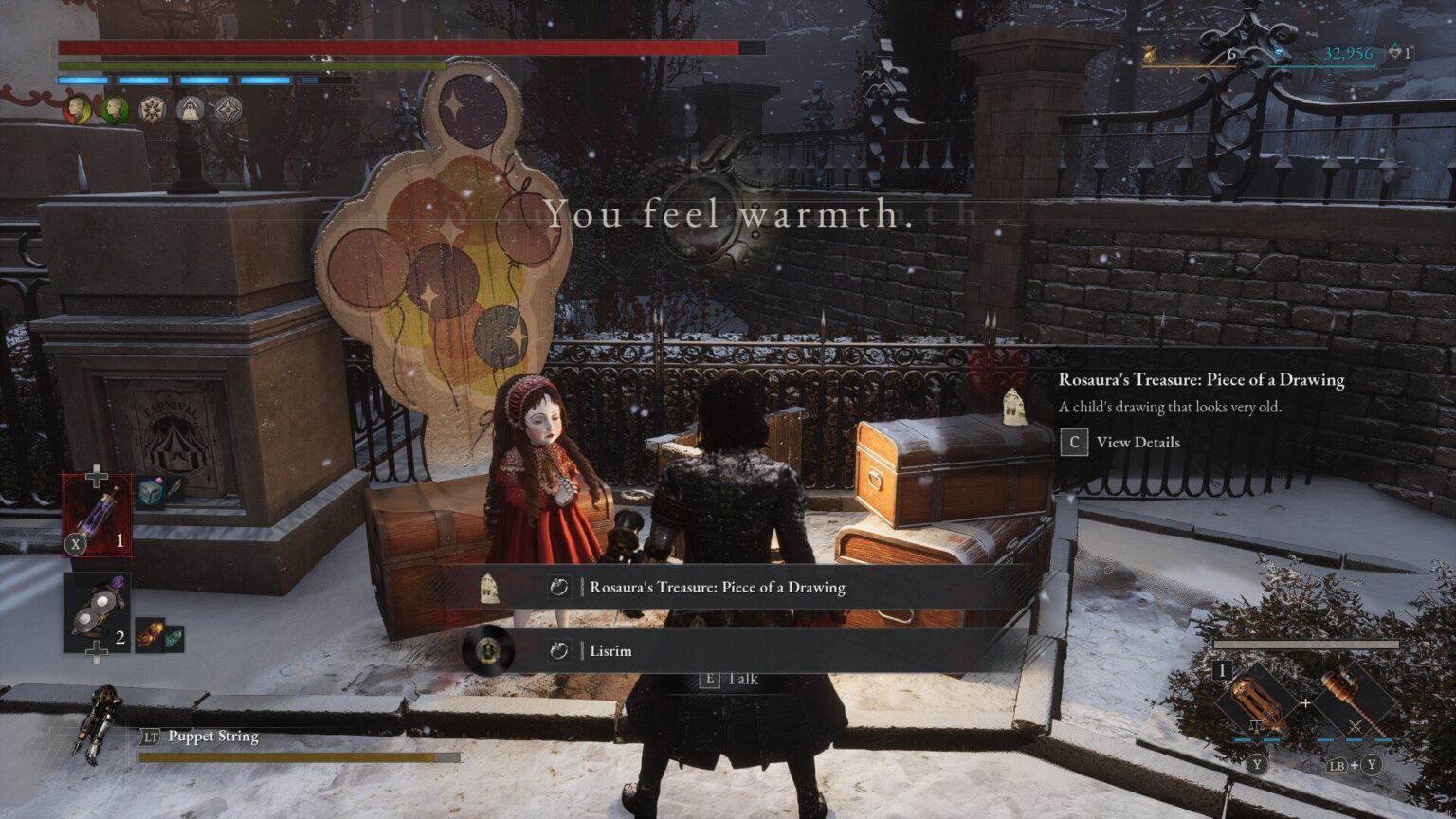Select the star shield buff icon

(x=151, y=110)
